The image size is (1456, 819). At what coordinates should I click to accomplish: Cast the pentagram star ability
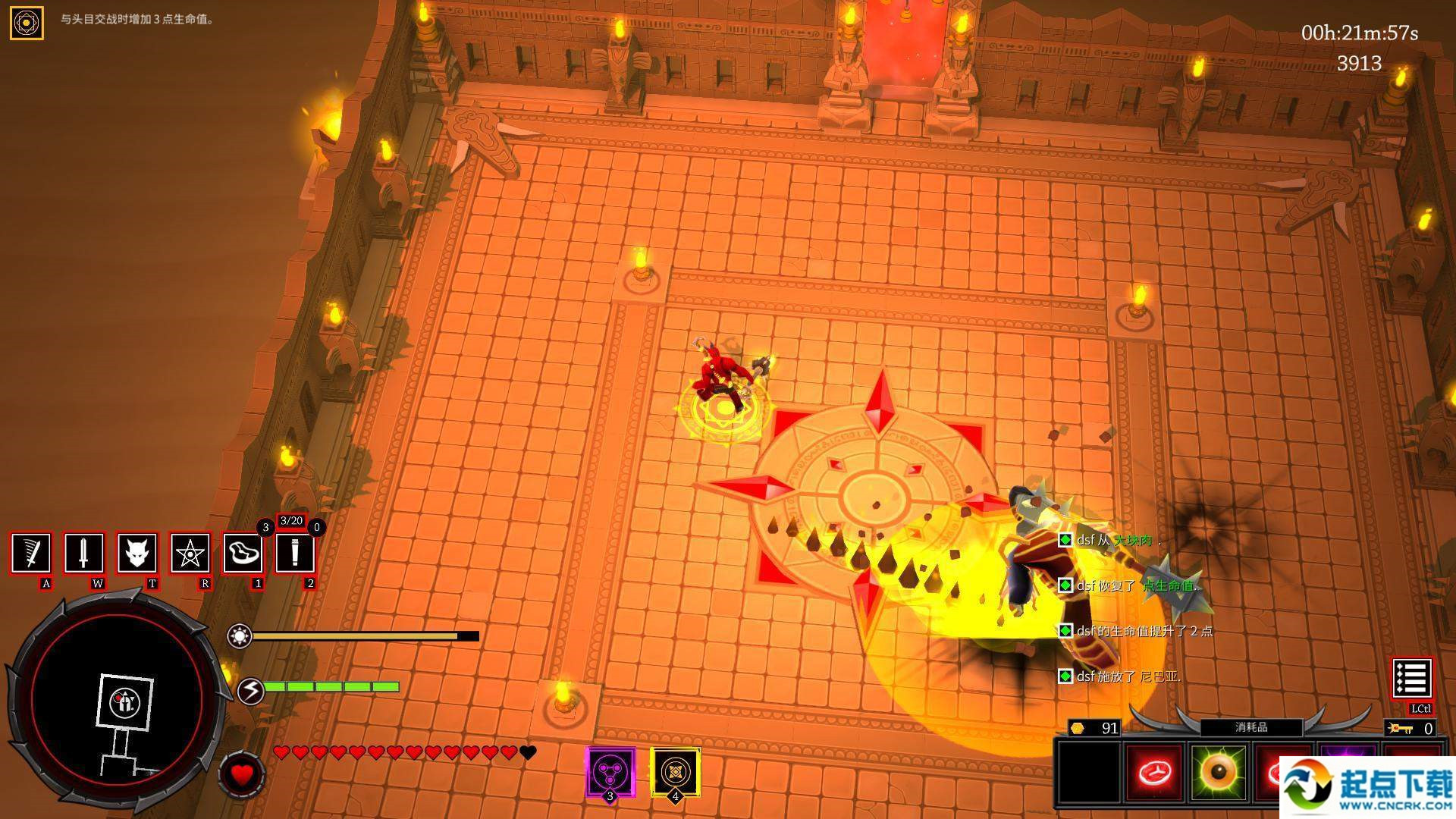pyautogui.click(x=190, y=553)
